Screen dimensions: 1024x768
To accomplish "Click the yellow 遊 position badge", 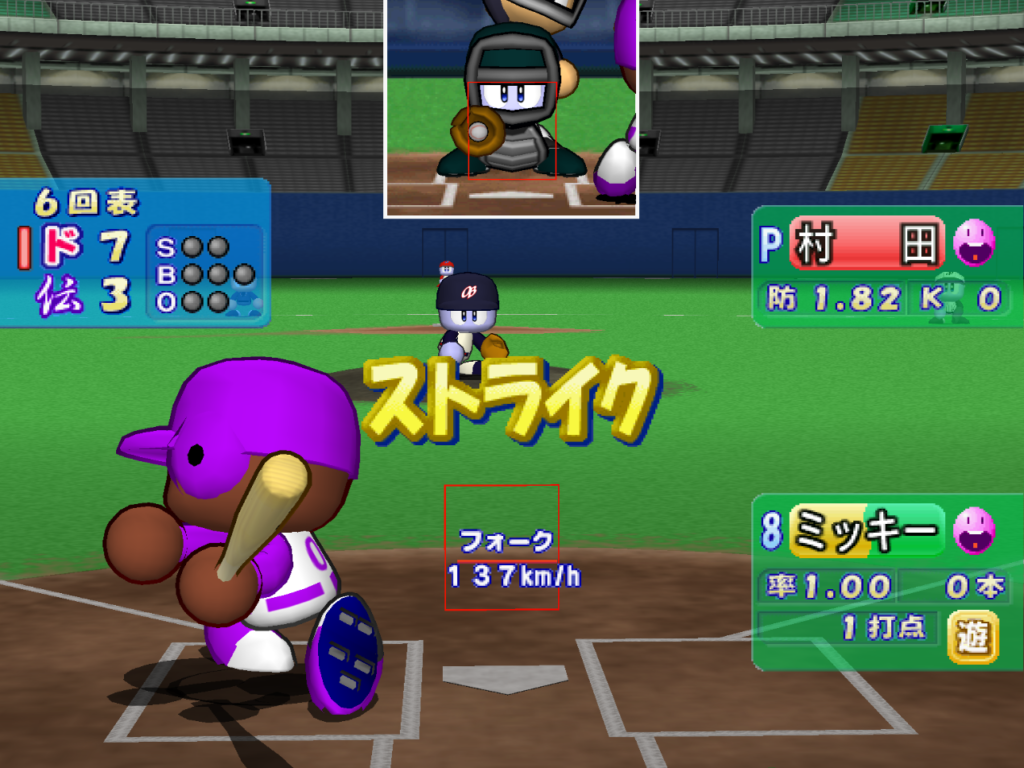I will coord(972,636).
